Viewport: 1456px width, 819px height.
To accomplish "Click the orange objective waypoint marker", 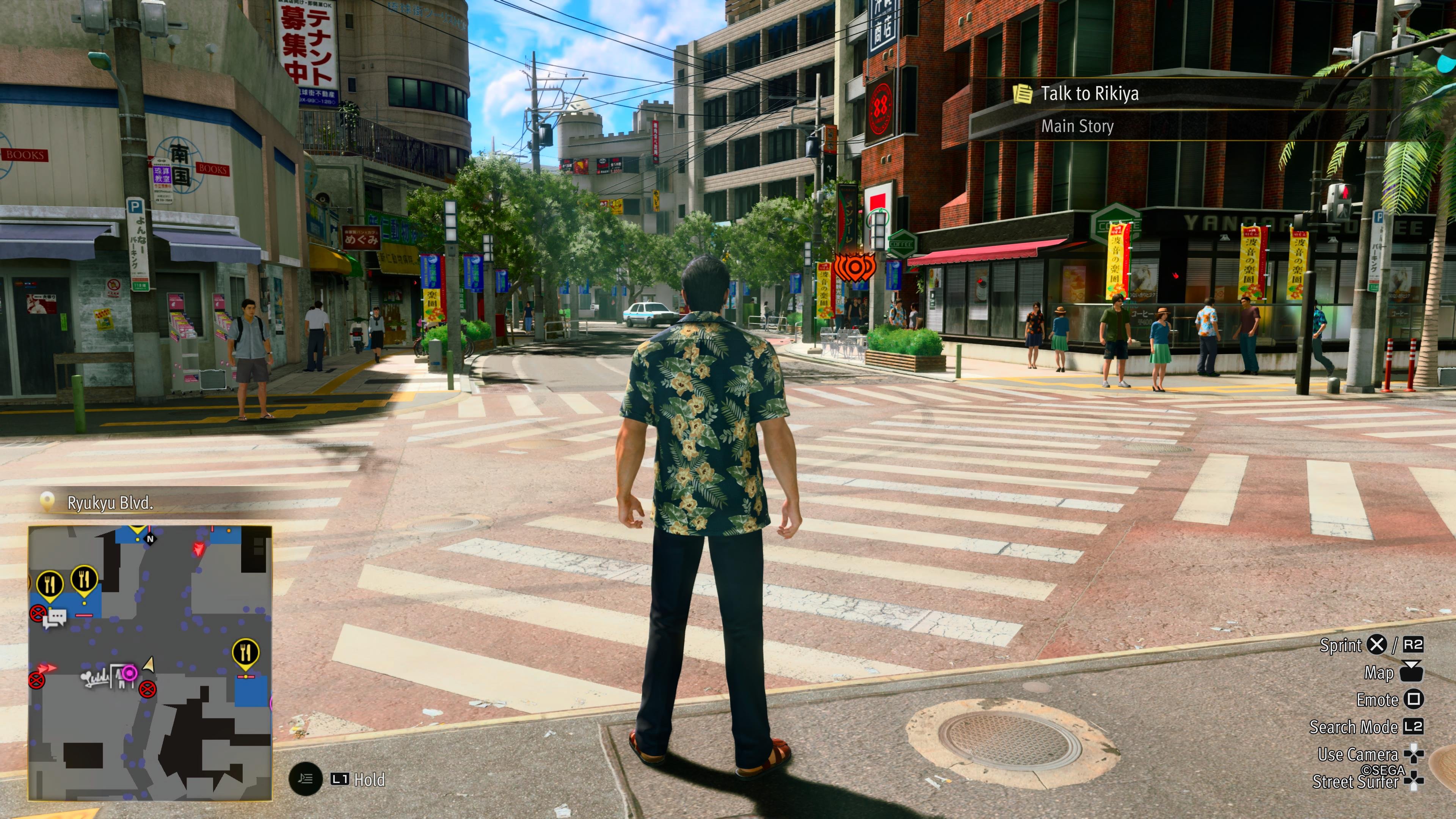I will pos(854,267).
